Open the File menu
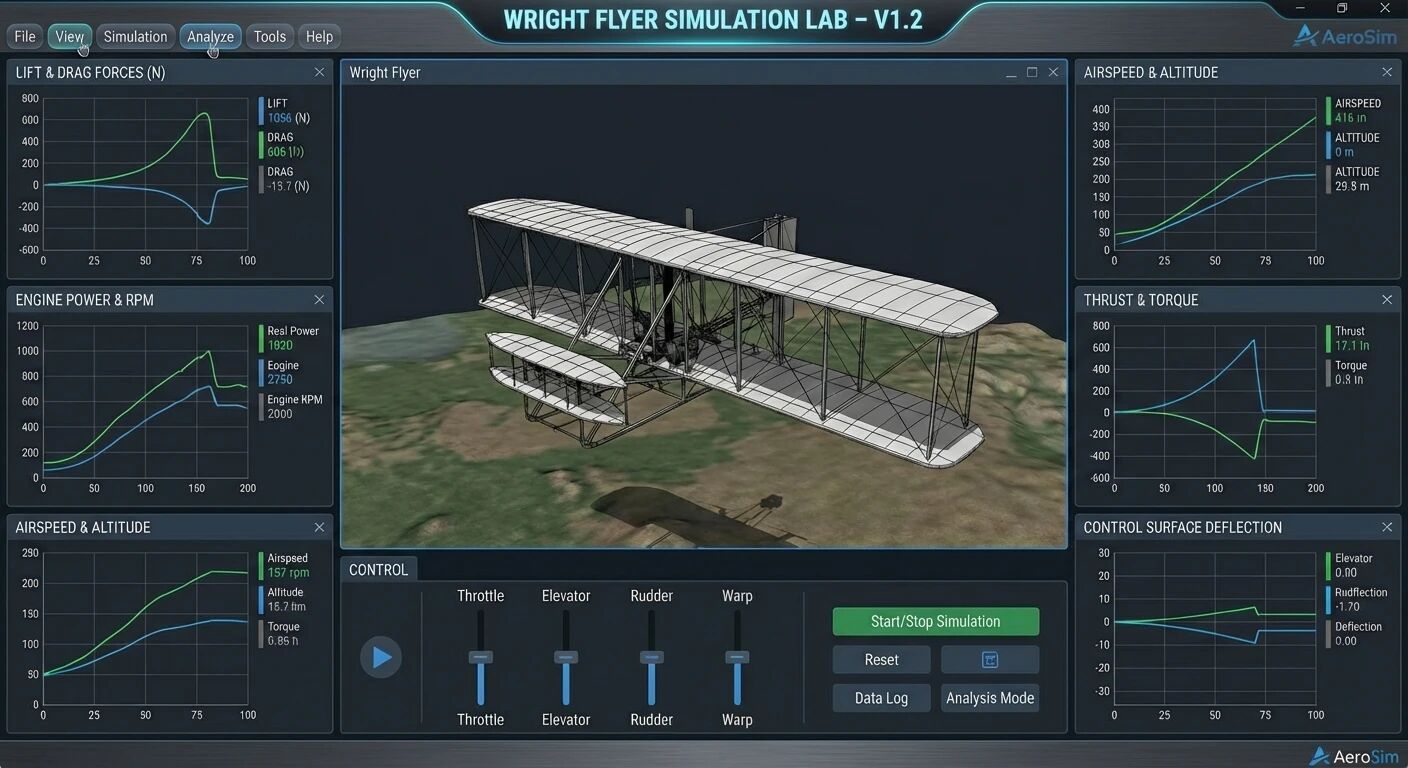 point(25,37)
